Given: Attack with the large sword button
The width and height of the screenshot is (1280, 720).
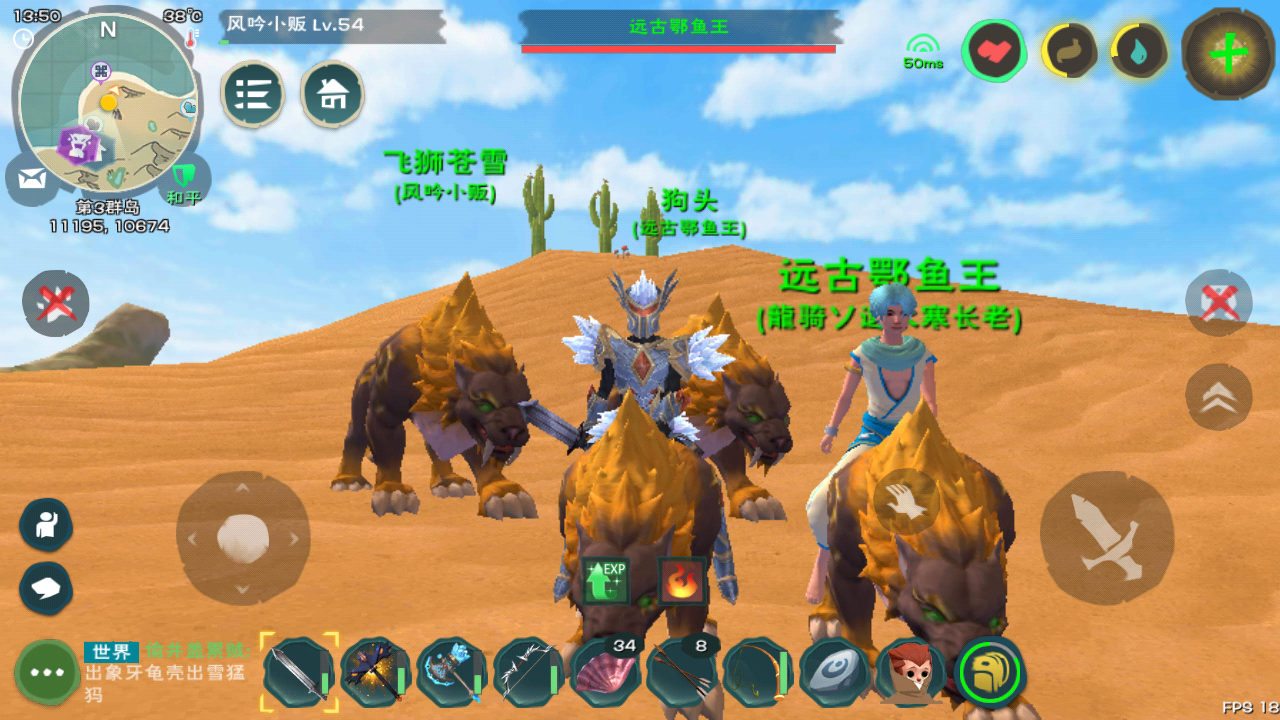Looking at the screenshot, I should [1107, 537].
